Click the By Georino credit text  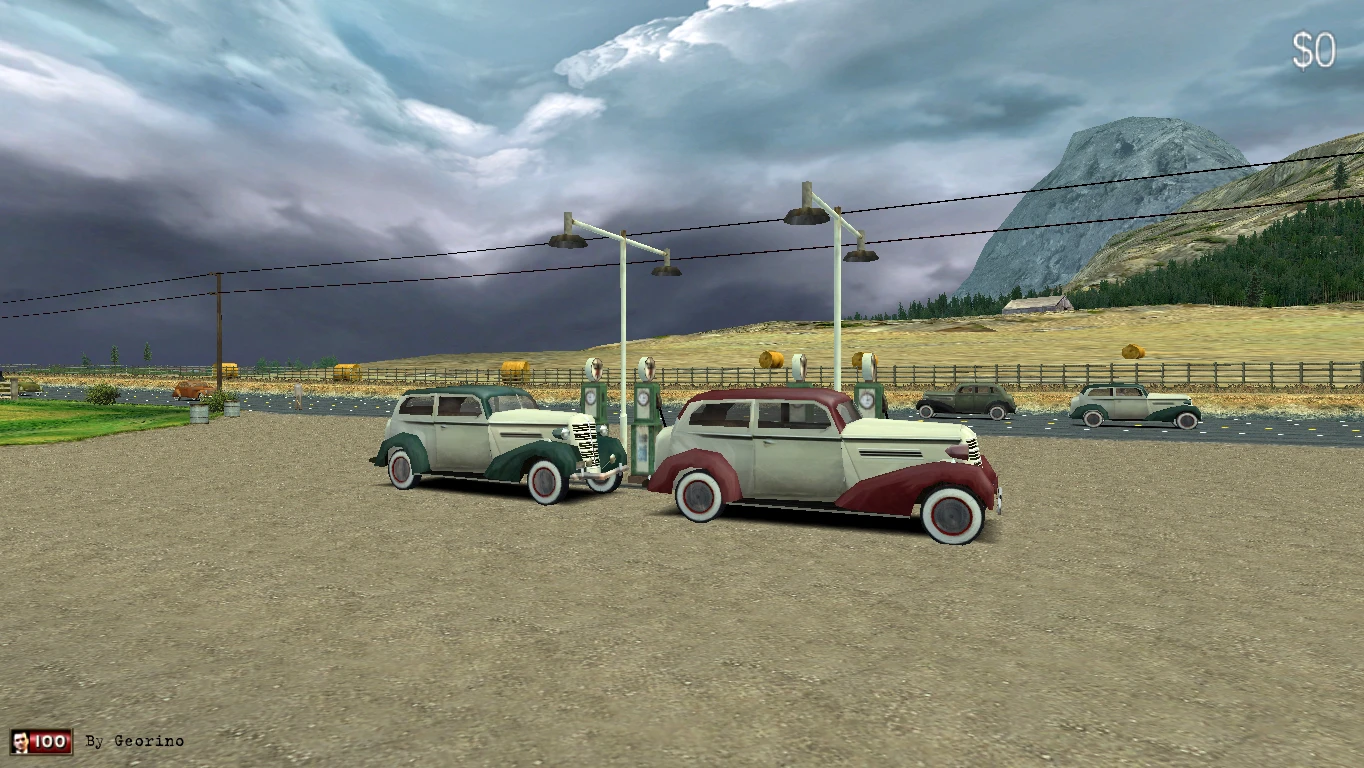(x=134, y=741)
